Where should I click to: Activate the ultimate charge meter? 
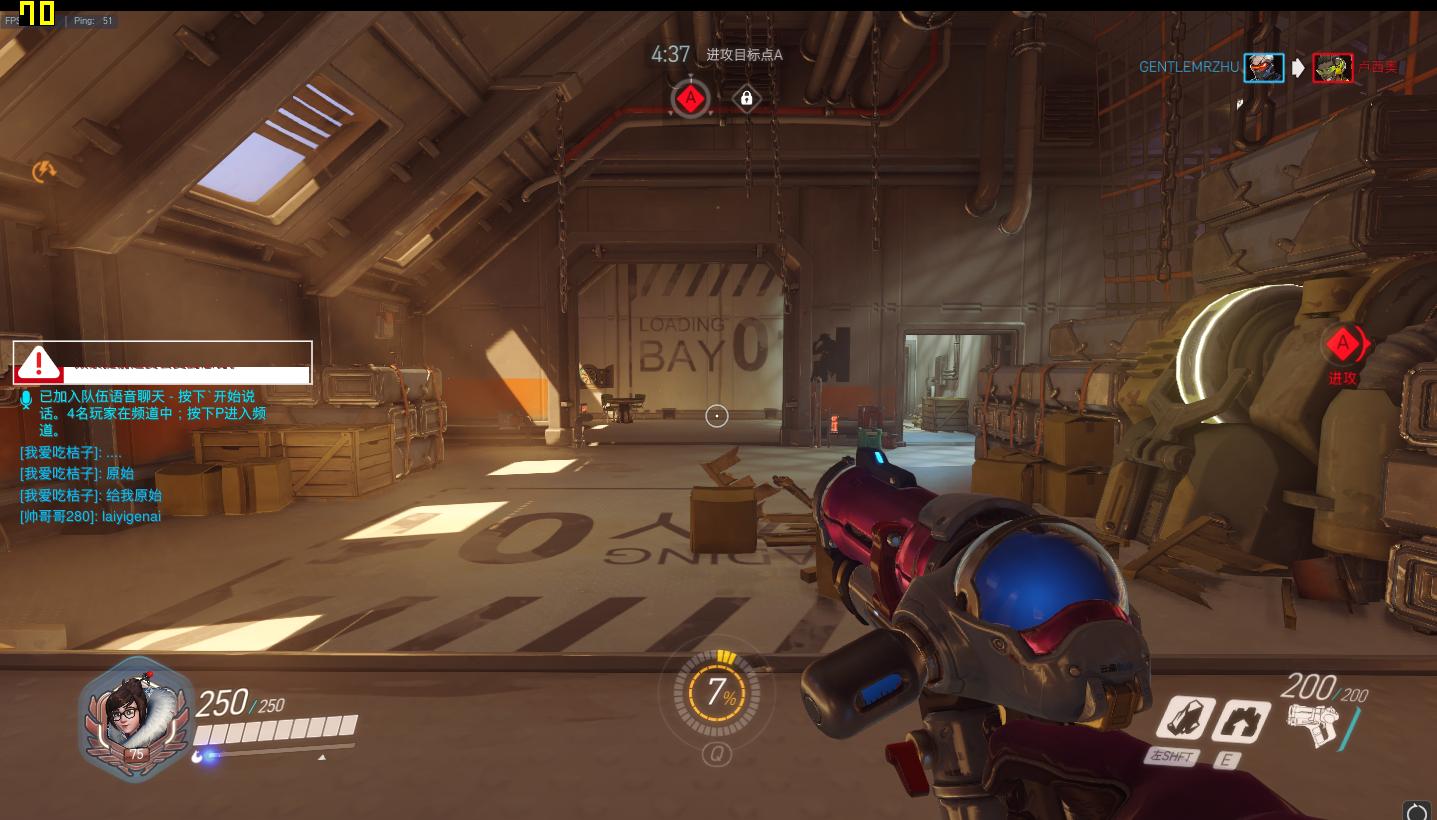717,692
